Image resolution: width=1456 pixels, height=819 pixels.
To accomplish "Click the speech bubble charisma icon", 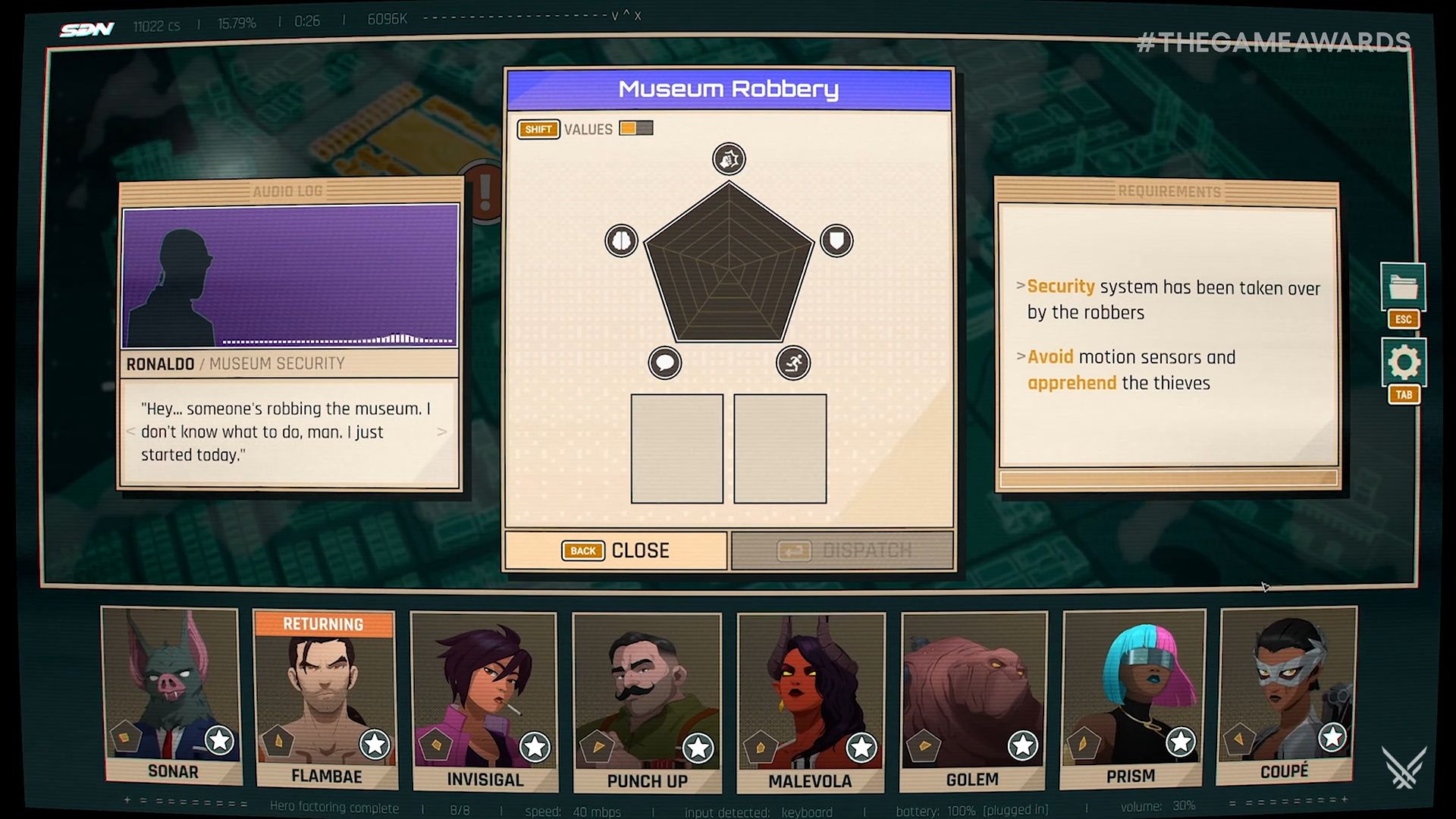I will (x=665, y=362).
